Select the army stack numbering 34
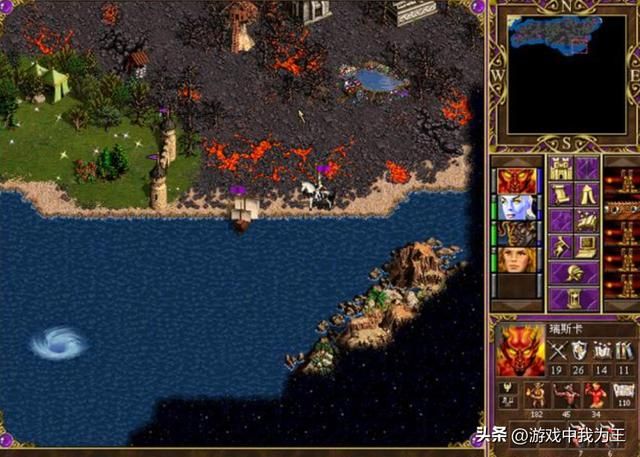This screenshot has height=457, width=640. coord(595,395)
